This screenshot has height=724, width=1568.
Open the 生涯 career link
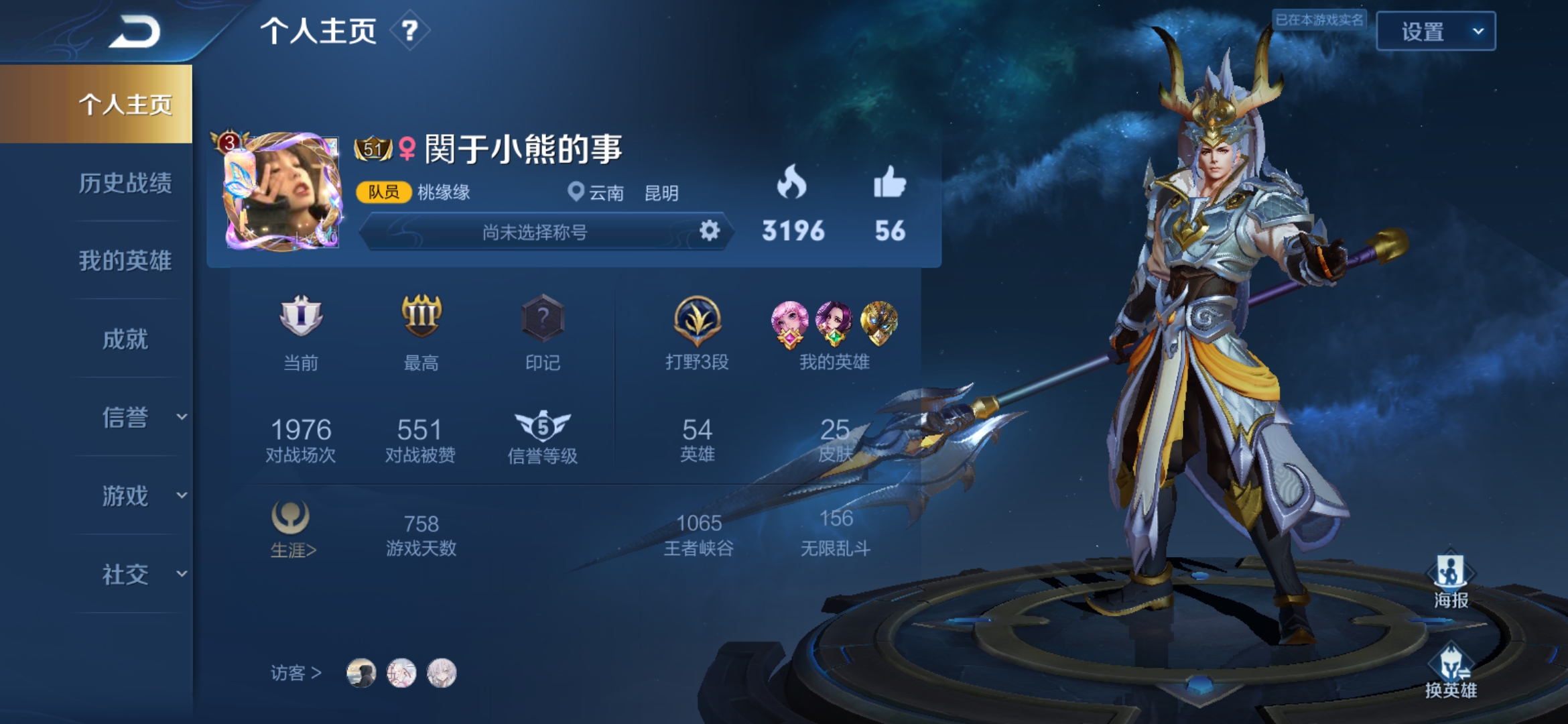tap(292, 531)
